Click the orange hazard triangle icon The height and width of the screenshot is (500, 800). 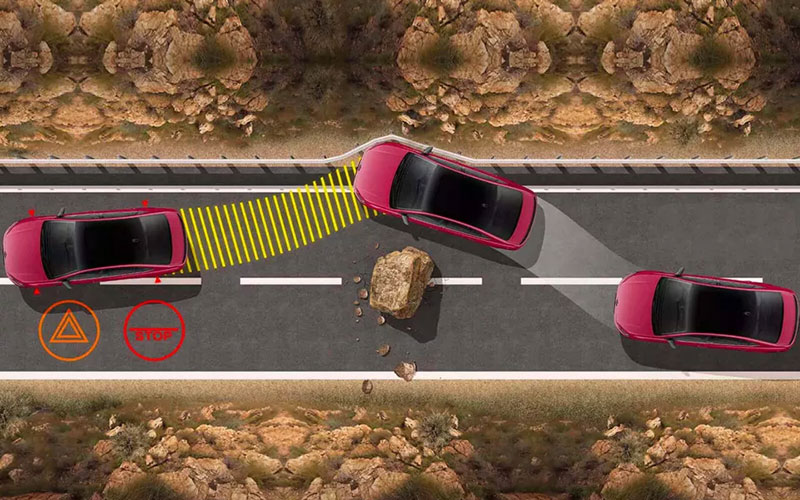click(69, 330)
